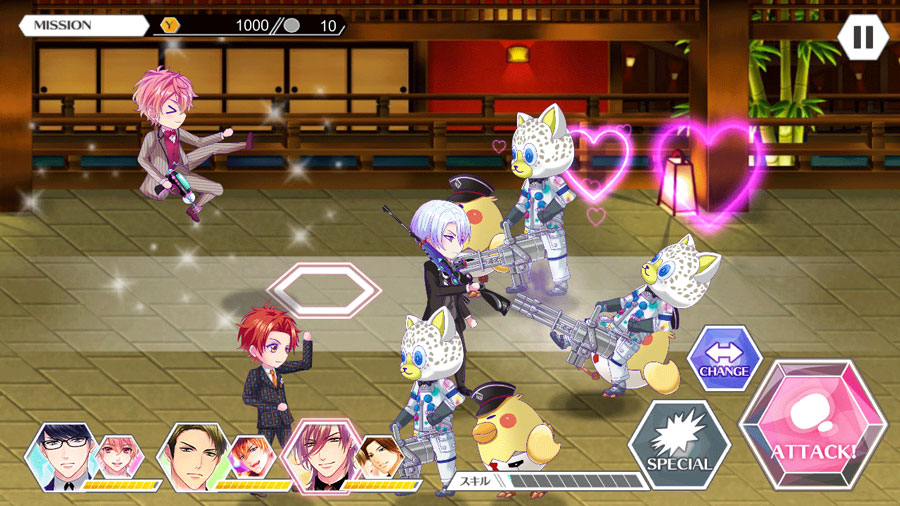
Task: Pause the battle
Action: [862, 37]
